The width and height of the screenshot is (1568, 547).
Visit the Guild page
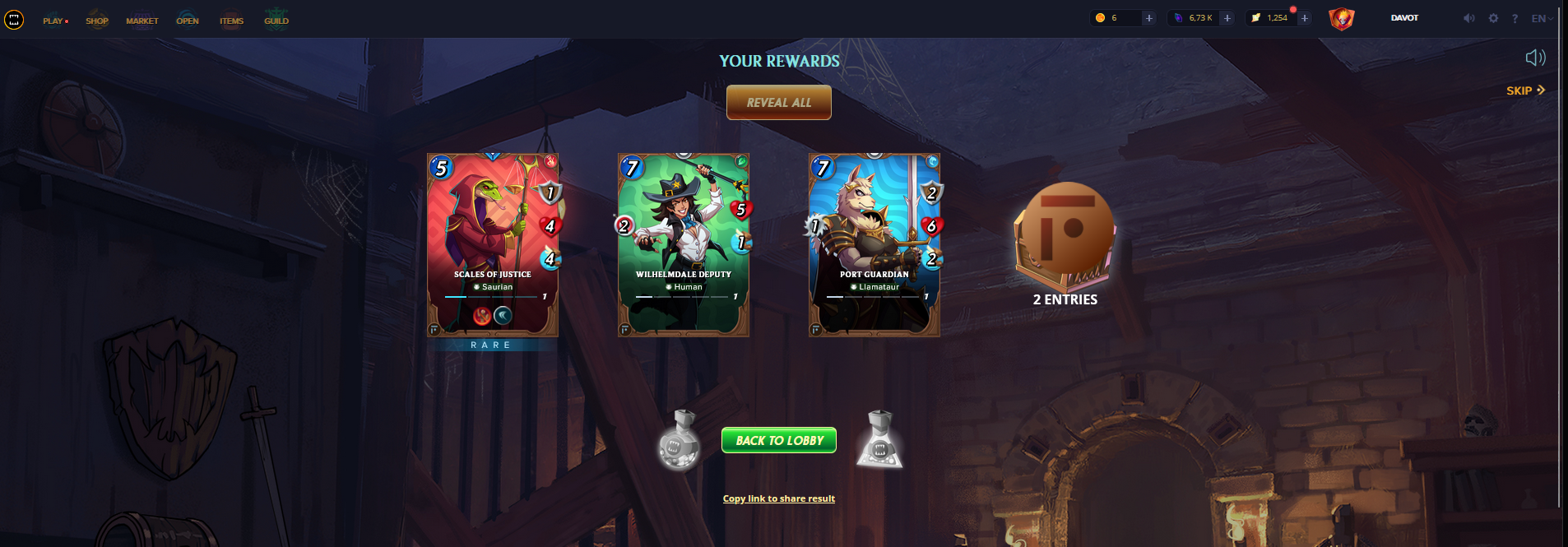coord(276,21)
